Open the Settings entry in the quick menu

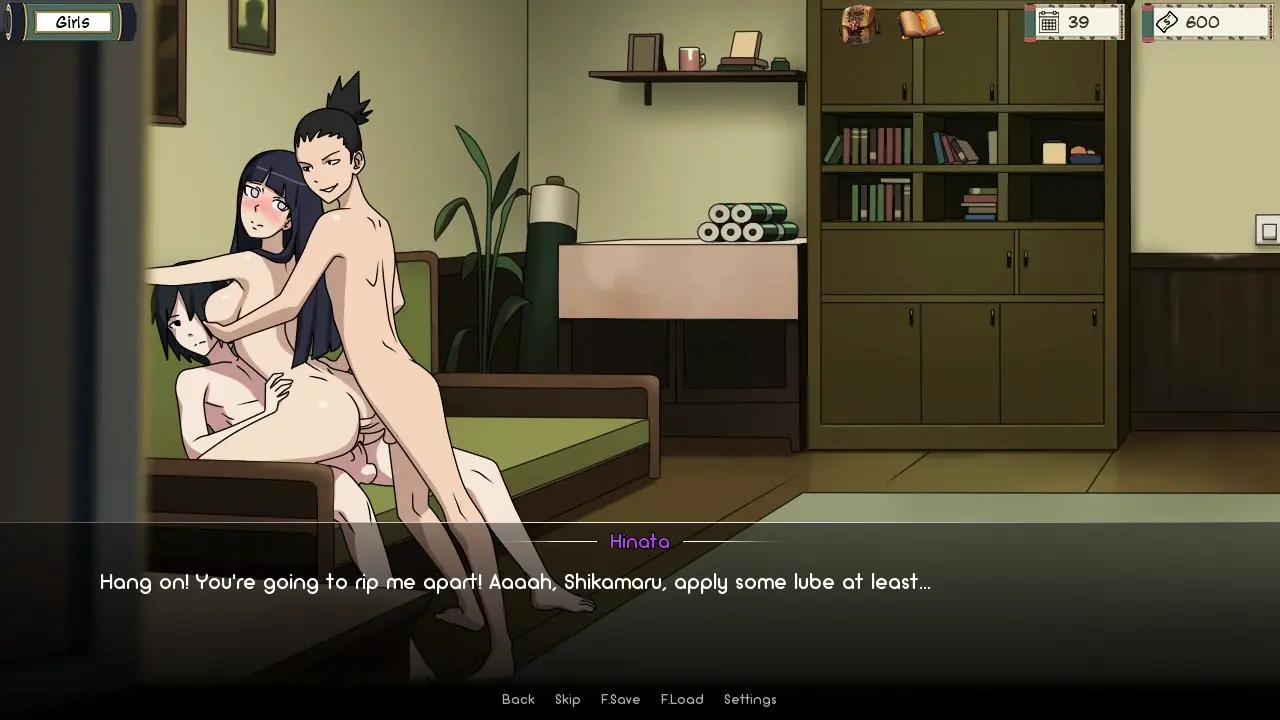(x=750, y=699)
